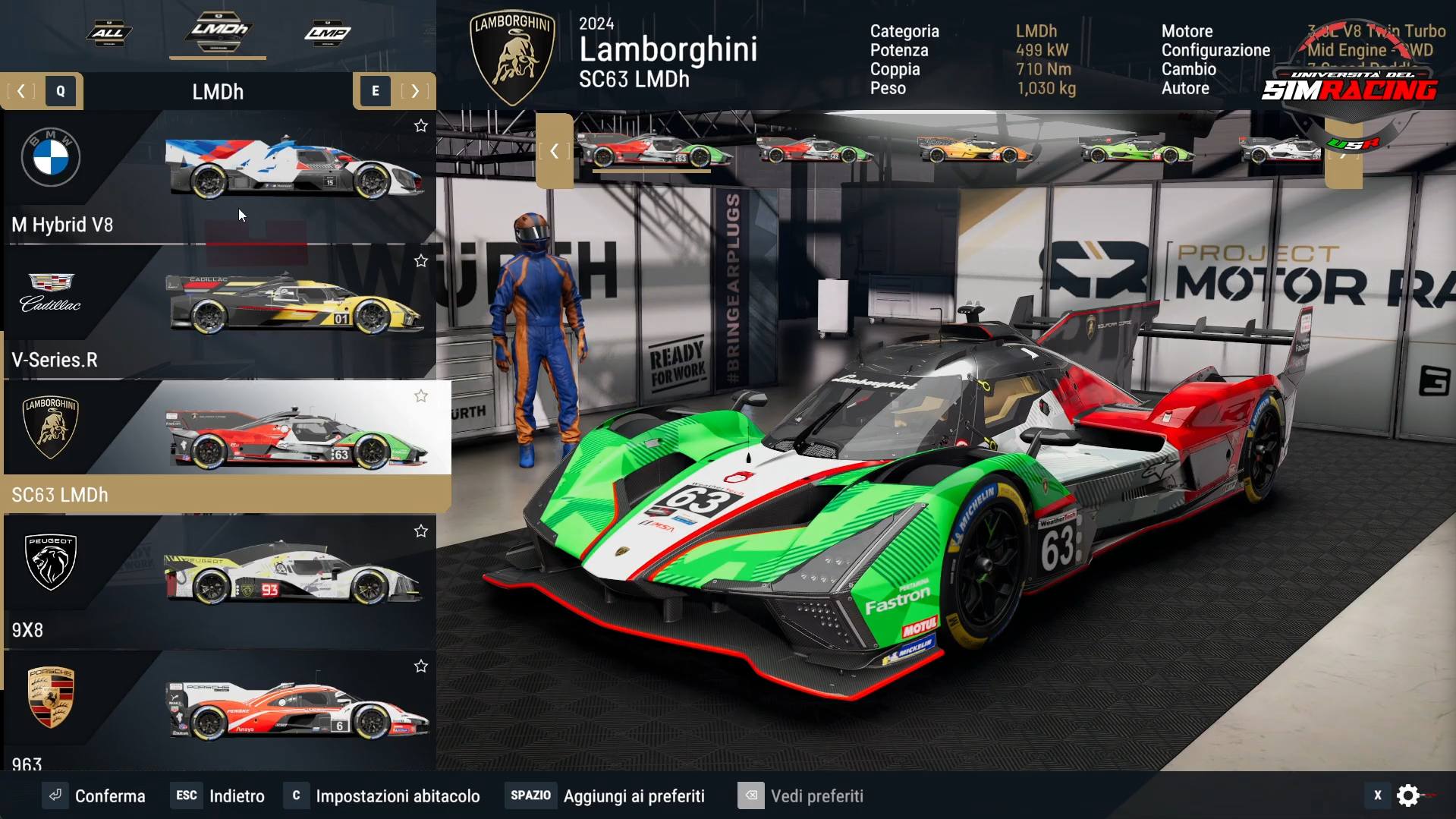Select the LMDh category tab
This screenshot has width=1456, height=819.
click(x=219, y=31)
